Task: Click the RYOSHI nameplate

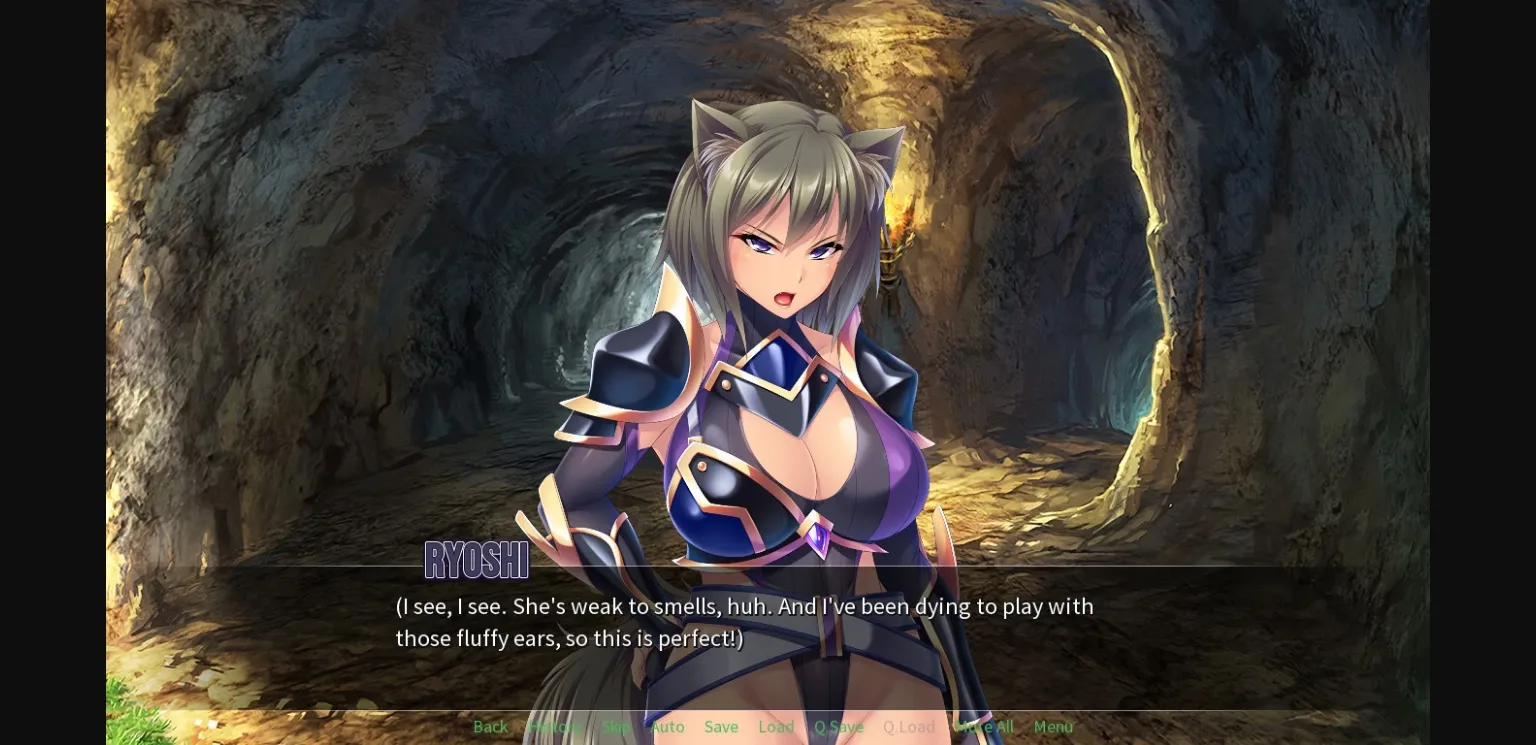Action: tap(476, 561)
